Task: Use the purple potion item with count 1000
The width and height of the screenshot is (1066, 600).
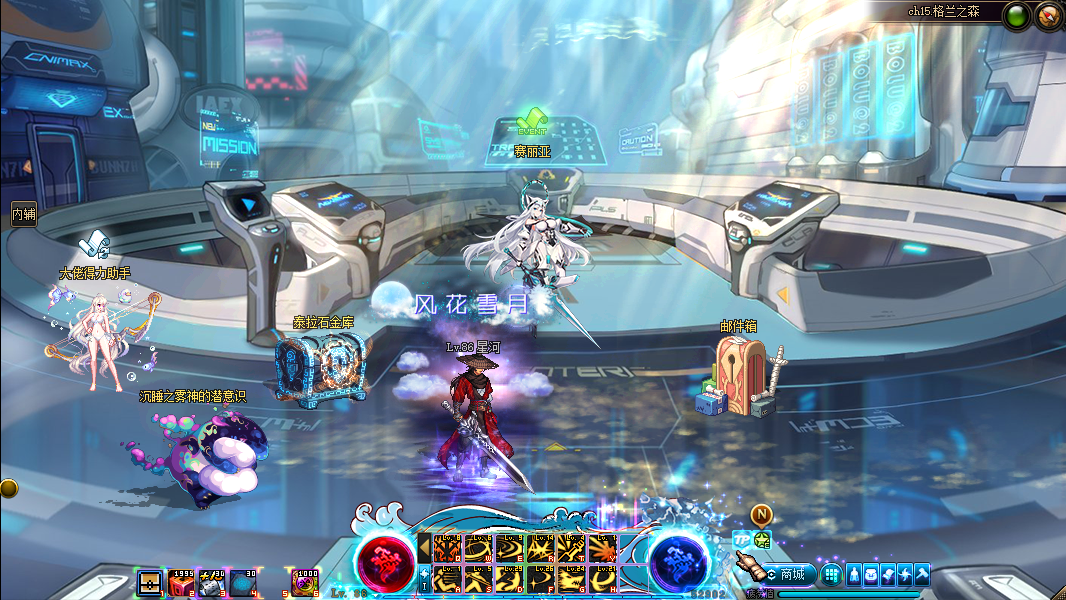Action: (305, 582)
